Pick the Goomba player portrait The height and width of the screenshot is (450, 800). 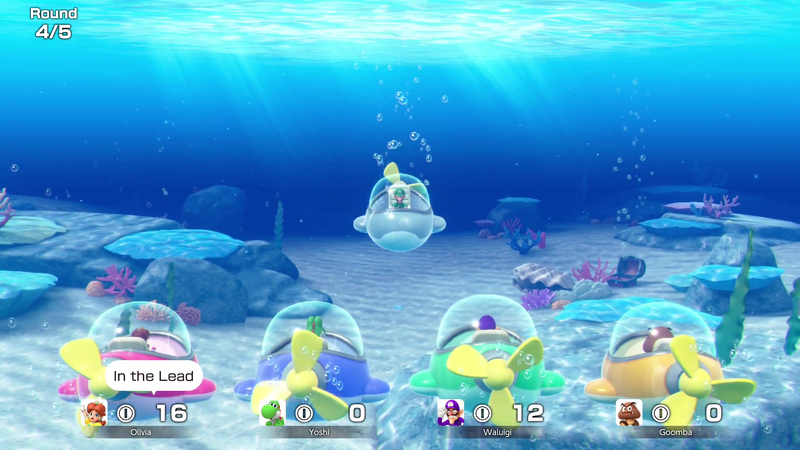pos(629,412)
